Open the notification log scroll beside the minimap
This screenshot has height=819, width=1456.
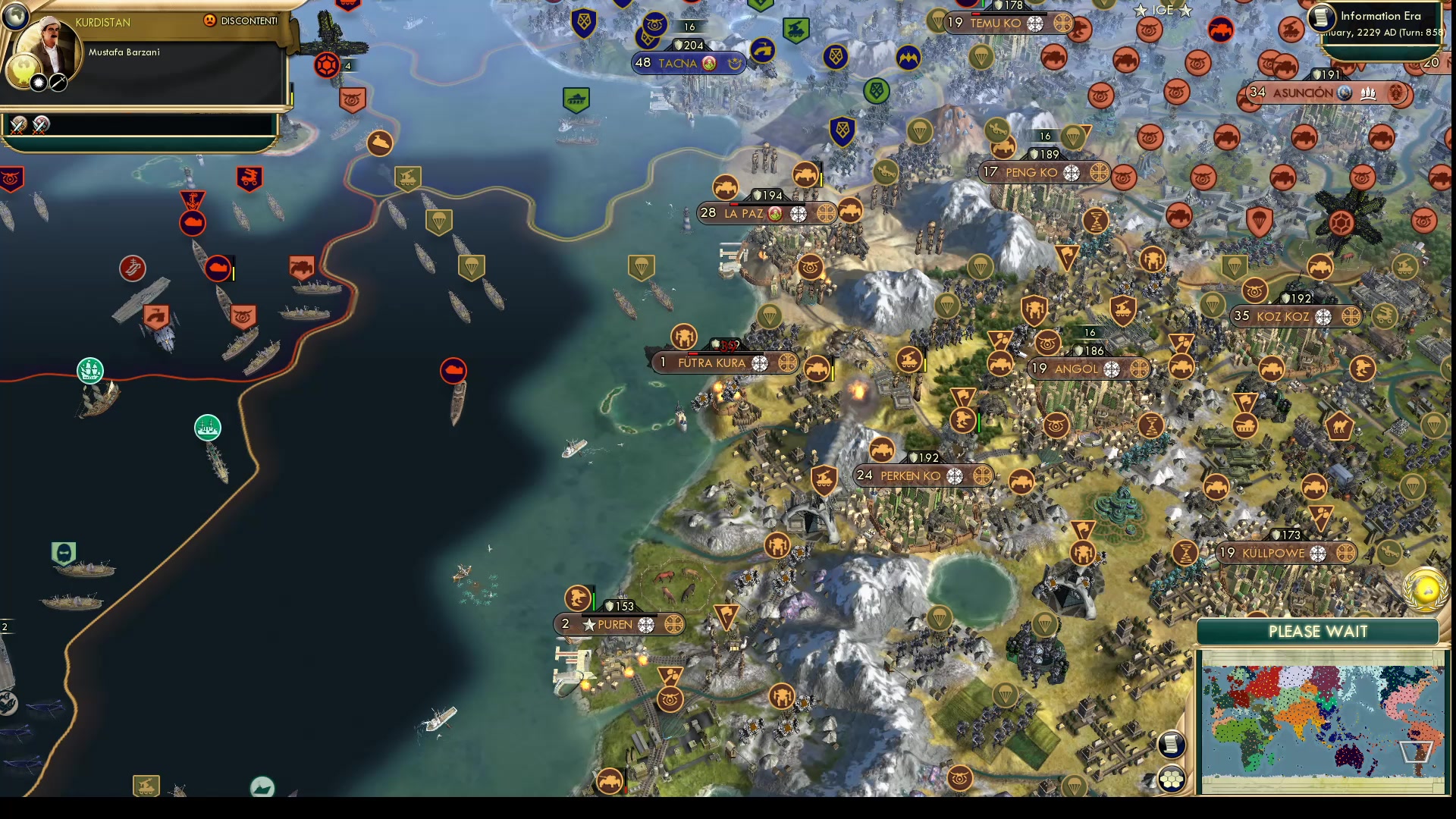pyautogui.click(x=1171, y=745)
